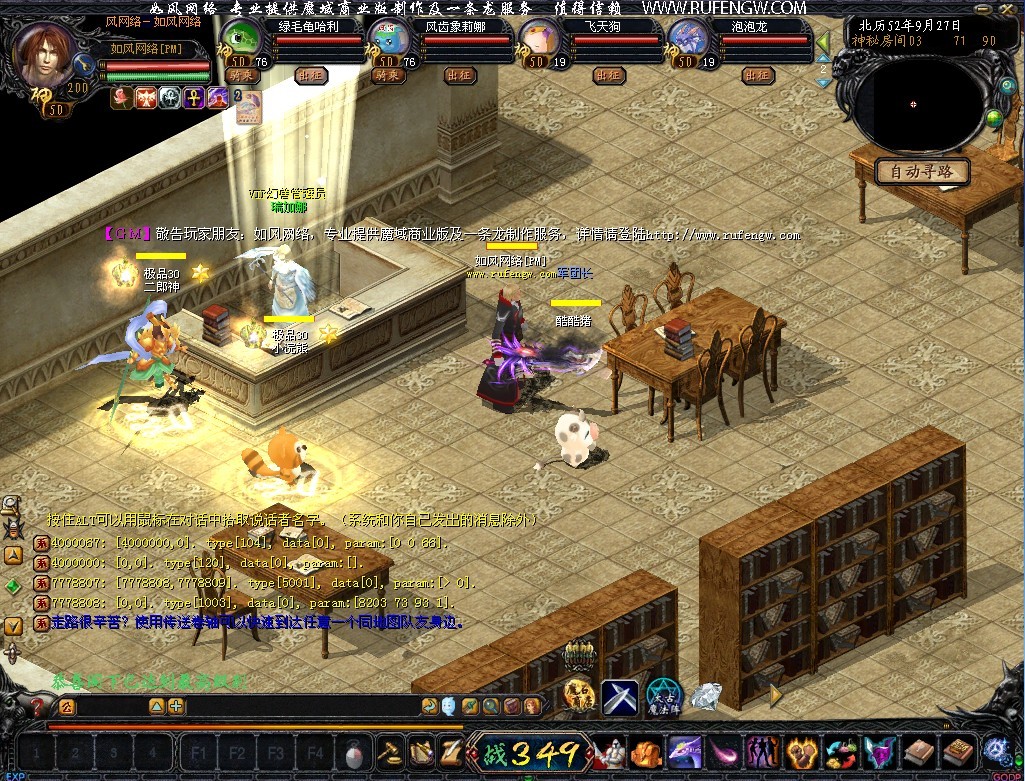Open the circular minimap
Viewport: 1025px width, 781px height.
tap(912, 104)
